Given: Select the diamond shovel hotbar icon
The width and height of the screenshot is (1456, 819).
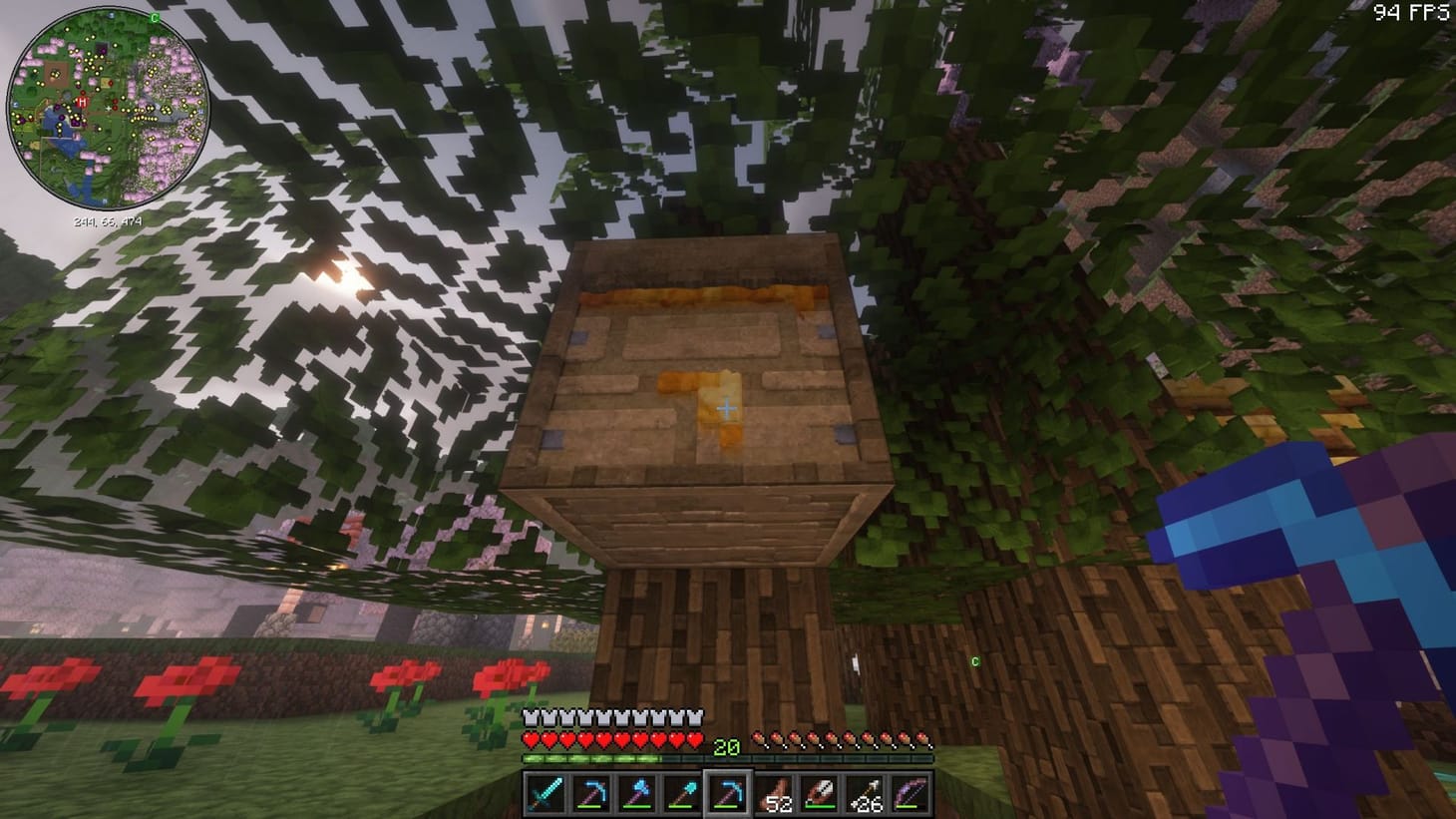Looking at the screenshot, I should [684, 791].
